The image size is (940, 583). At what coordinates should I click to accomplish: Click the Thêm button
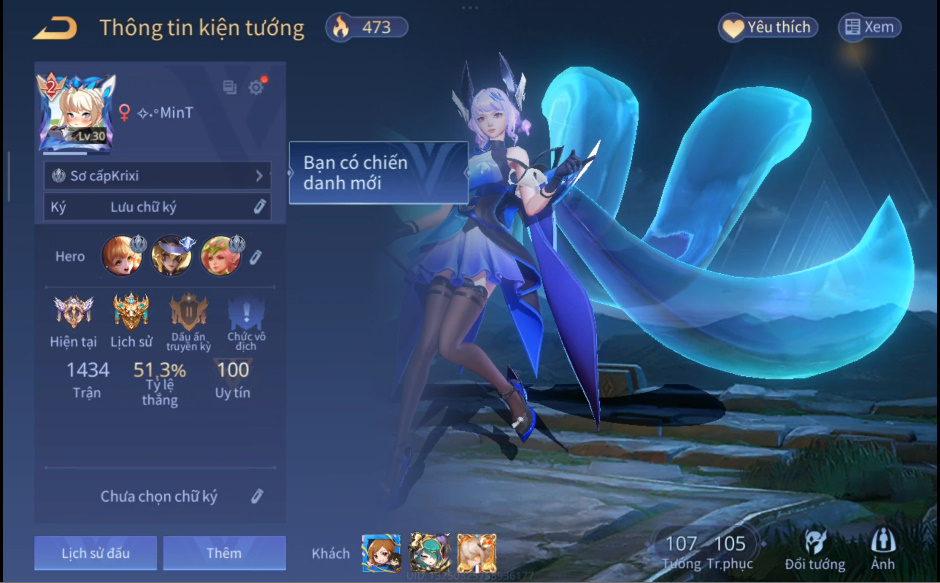click(x=224, y=553)
